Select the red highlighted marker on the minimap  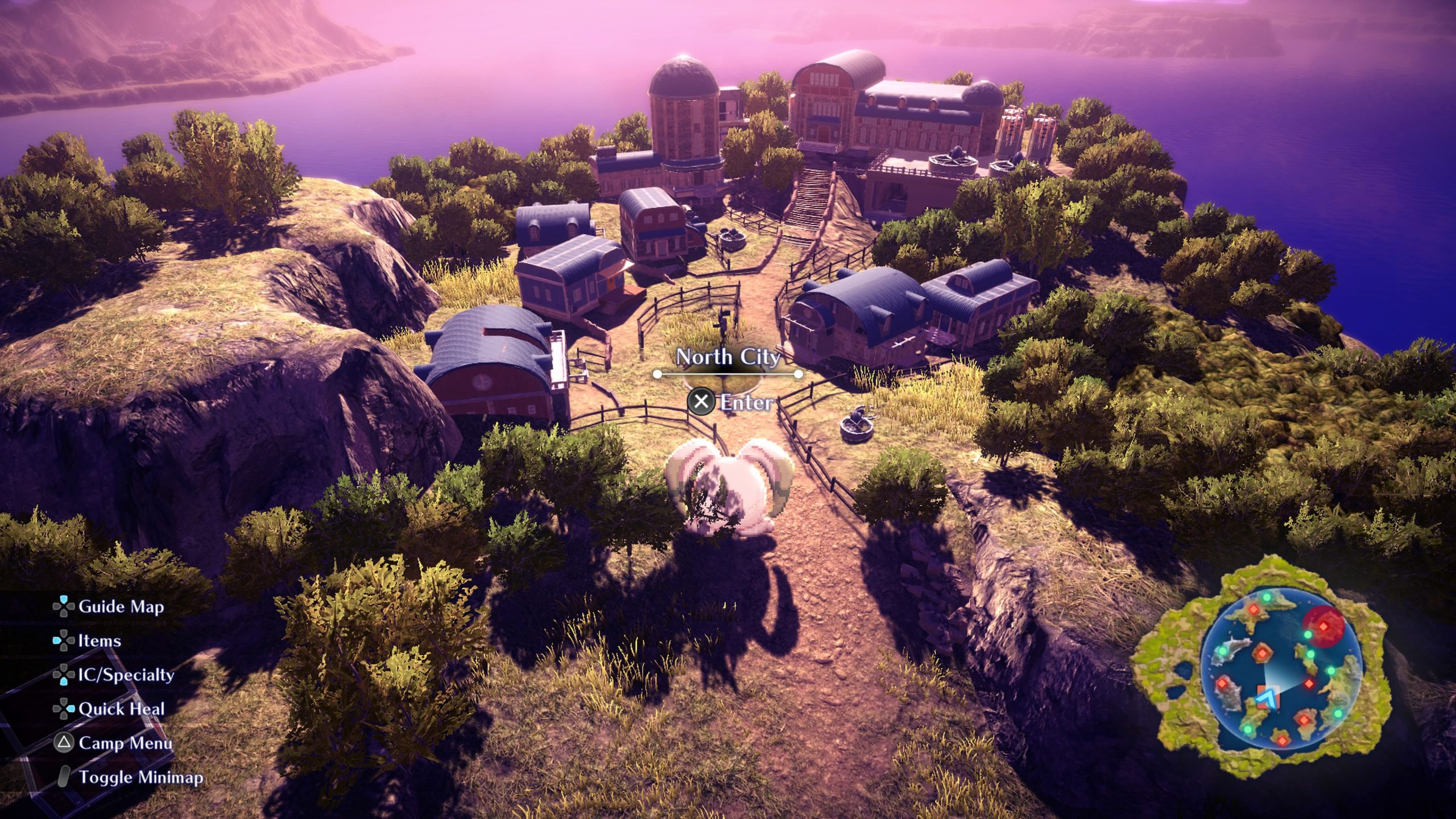tap(1323, 626)
